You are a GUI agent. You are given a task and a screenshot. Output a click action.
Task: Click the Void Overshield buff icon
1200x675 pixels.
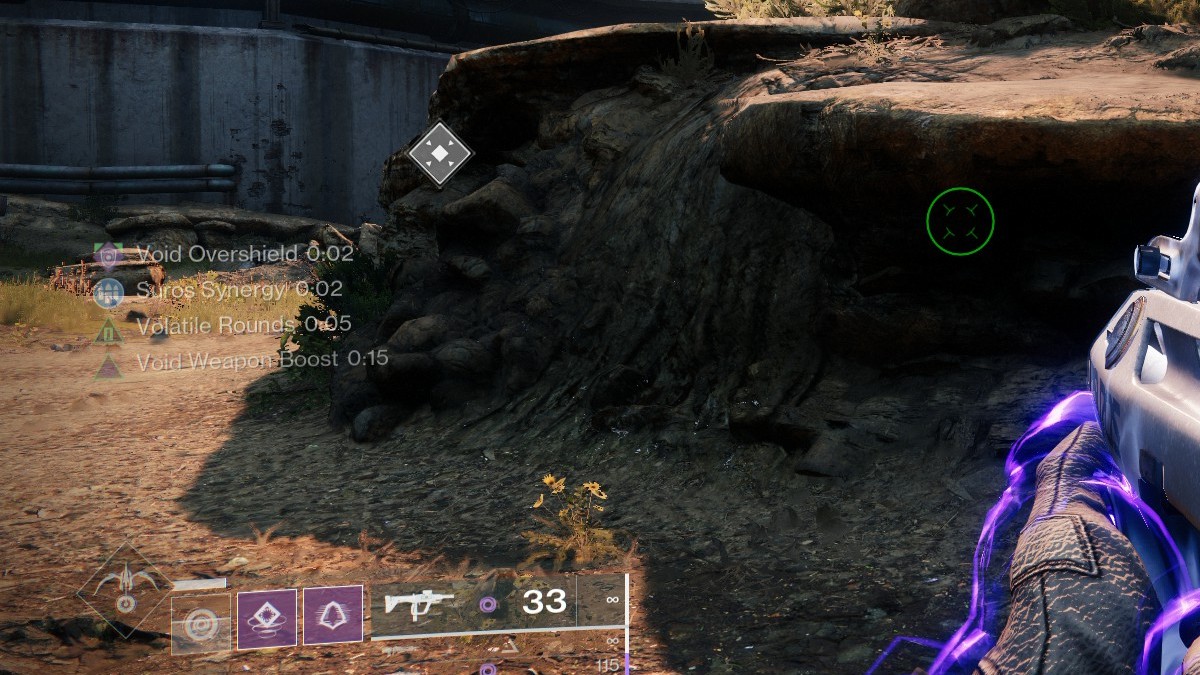109,255
